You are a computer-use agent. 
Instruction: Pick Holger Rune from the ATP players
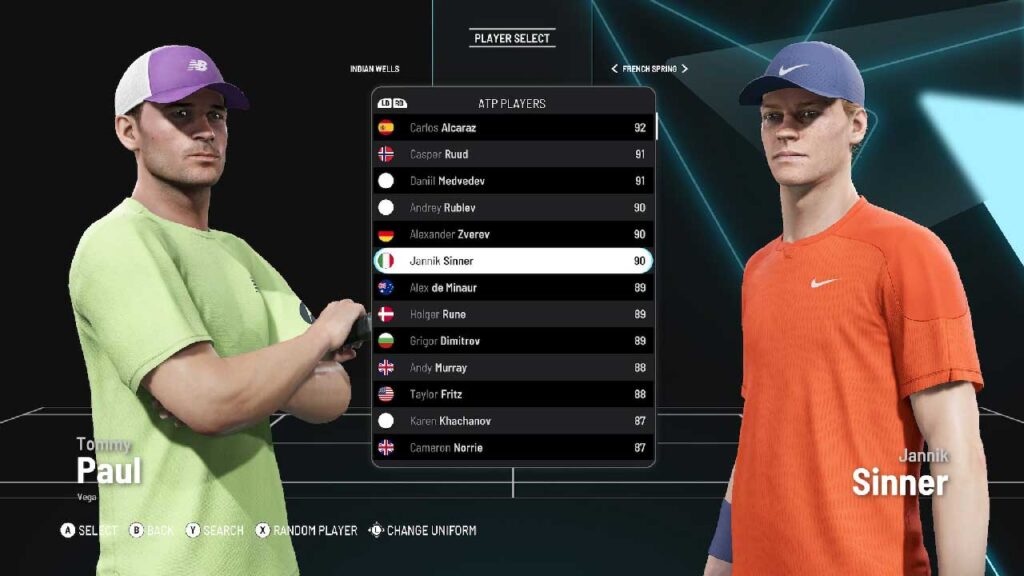[512, 314]
